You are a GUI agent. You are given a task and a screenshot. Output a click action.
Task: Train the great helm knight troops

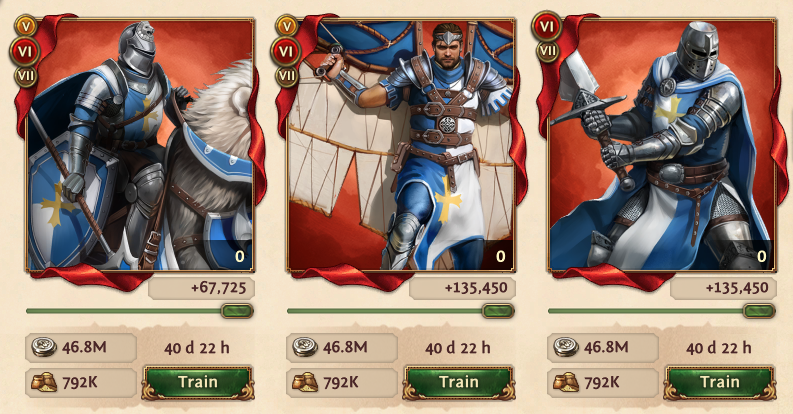click(x=719, y=381)
